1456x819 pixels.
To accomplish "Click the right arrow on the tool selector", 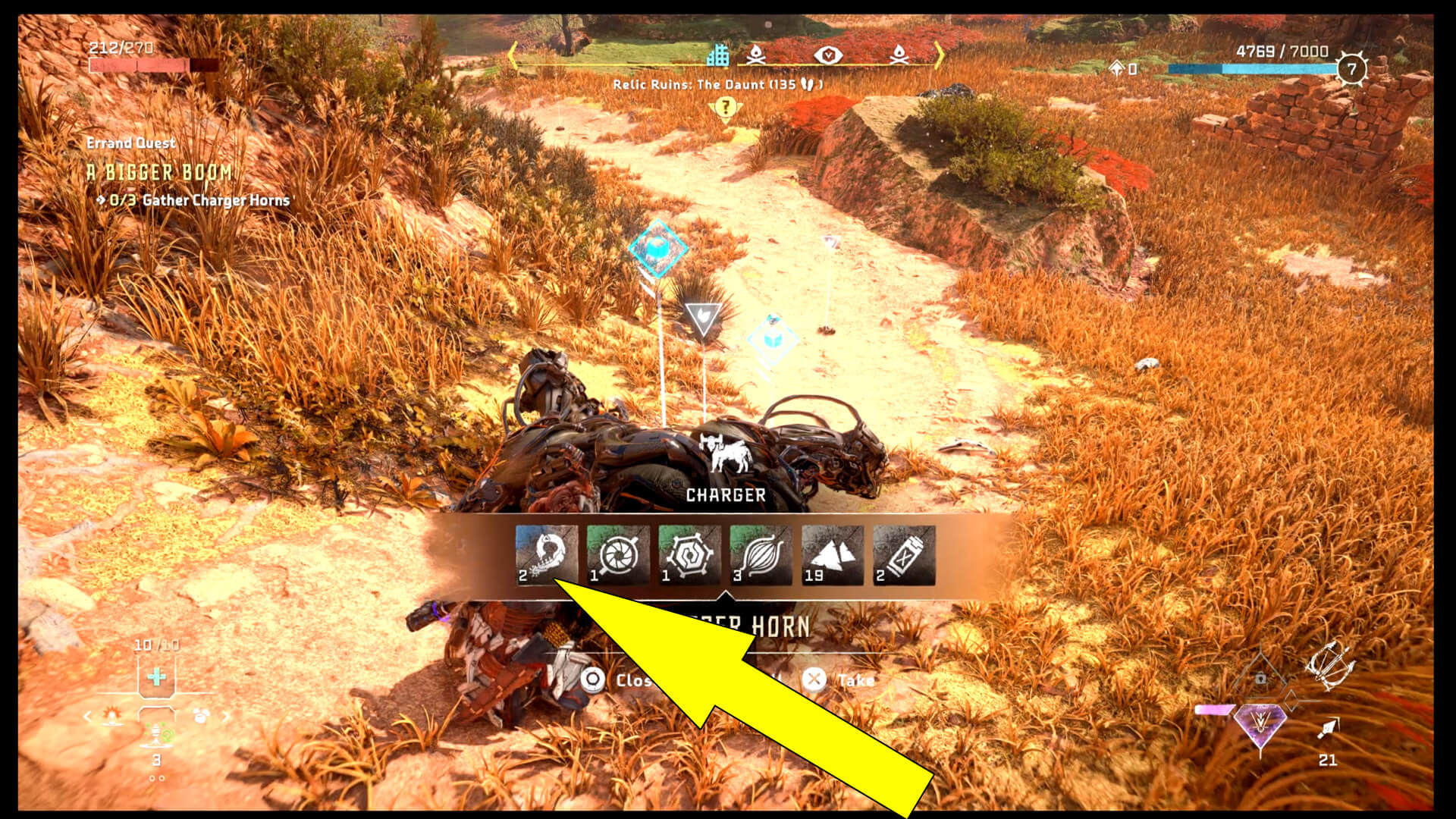I will click(x=225, y=717).
